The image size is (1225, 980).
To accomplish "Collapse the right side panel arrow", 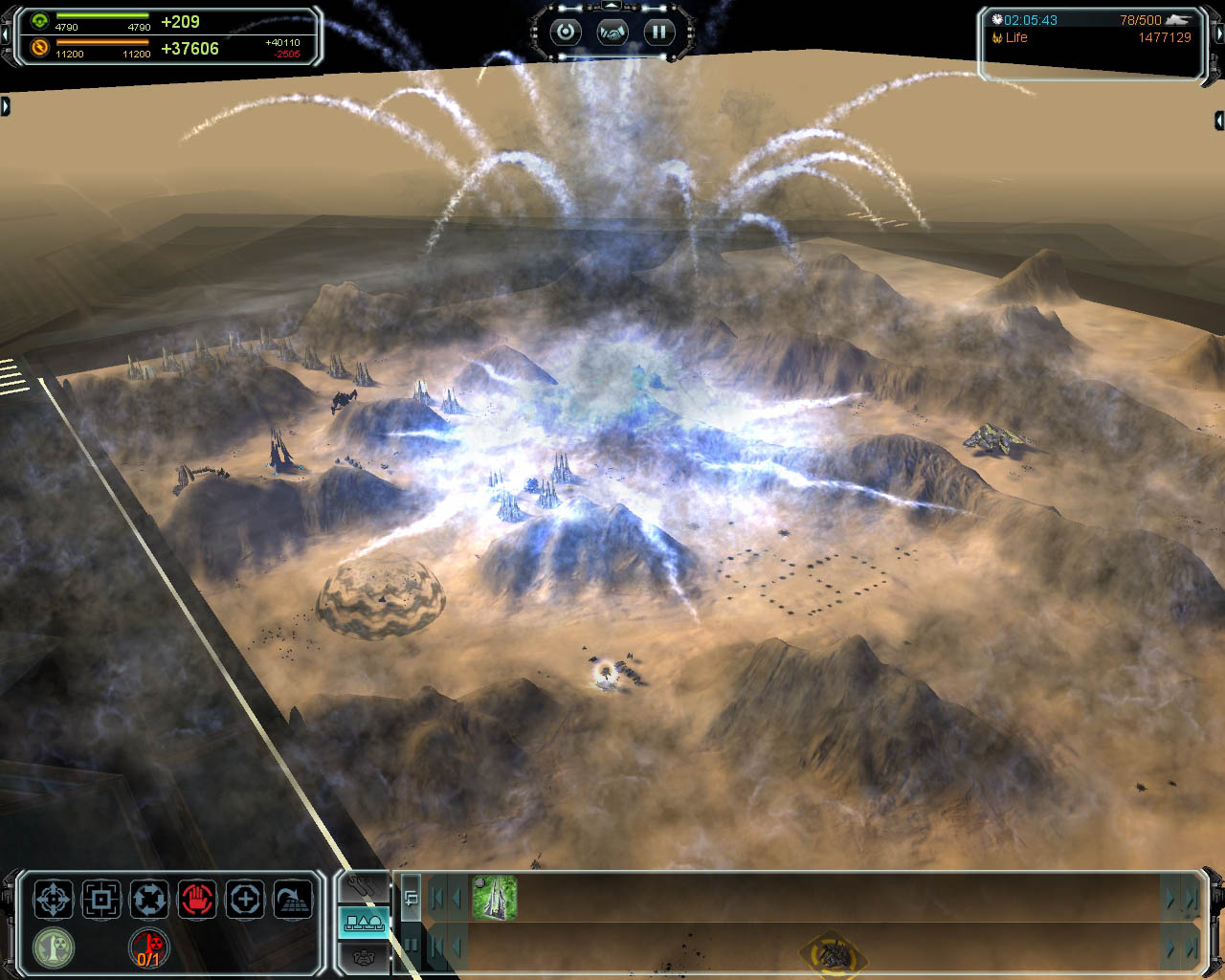I will (x=1219, y=121).
